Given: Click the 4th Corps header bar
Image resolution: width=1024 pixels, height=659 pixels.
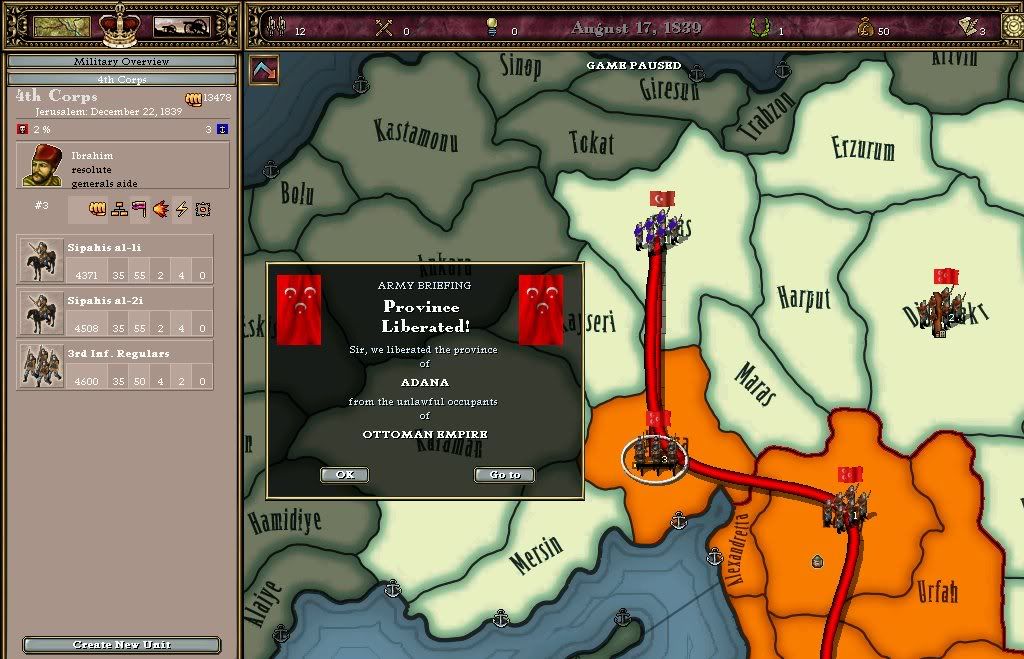Looking at the screenshot, I should click(x=121, y=79).
